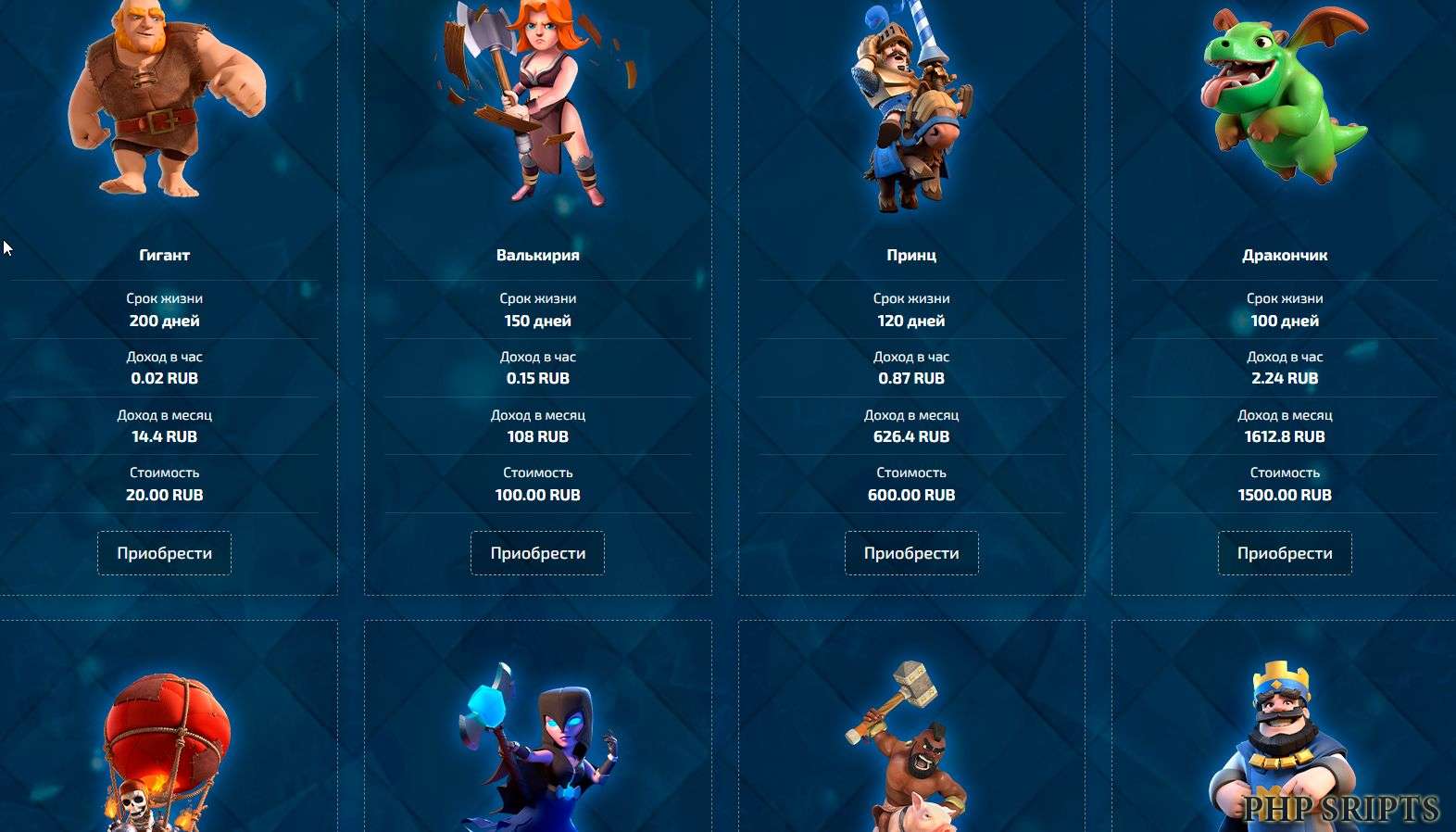The width and height of the screenshot is (1456, 832).
Task: Click the Гигант card title
Action: (164, 255)
